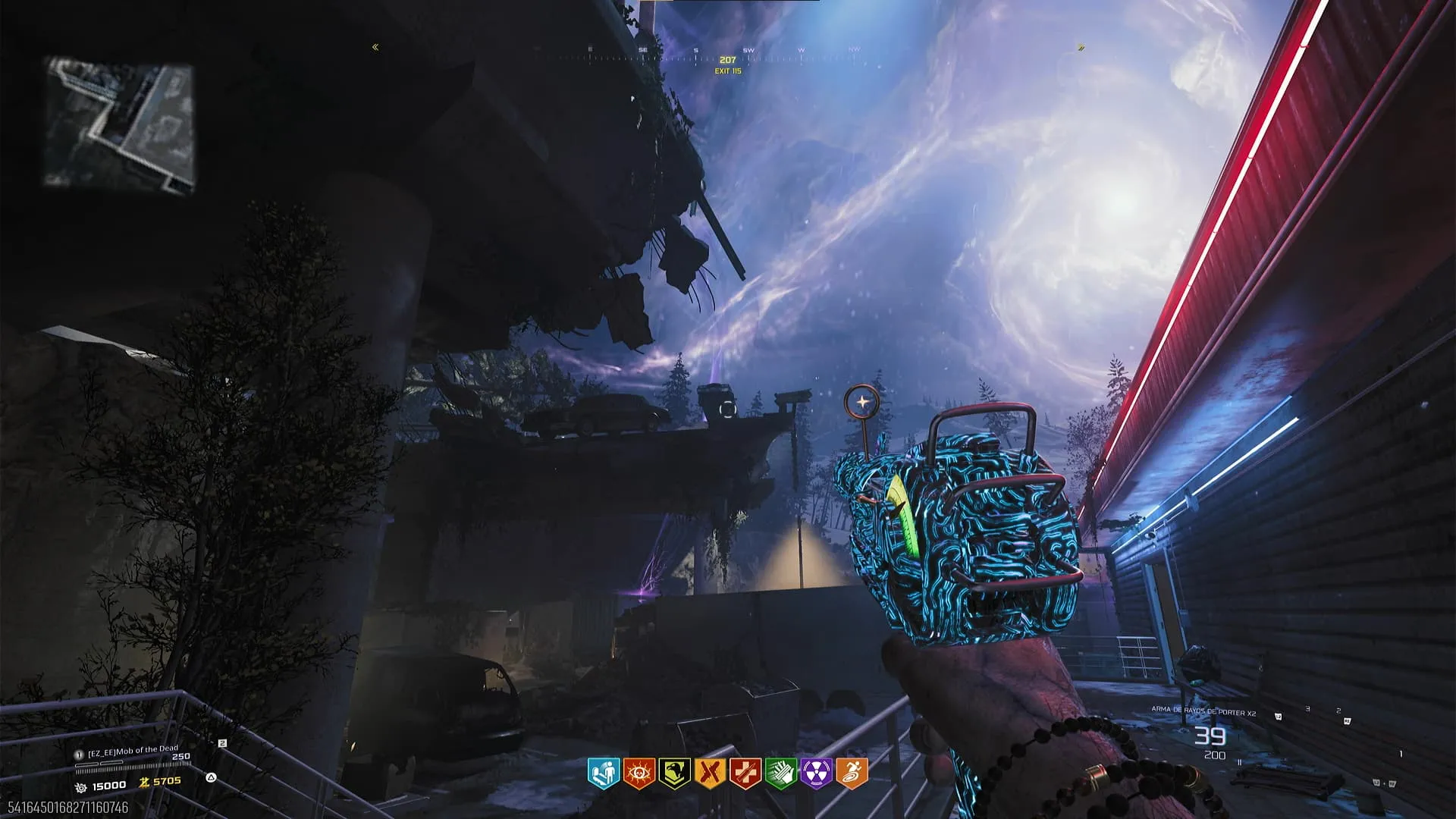This screenshot has height=819, width=1456.
Task: Click the compass bar heading marker
Action: (x=727, y=60)
